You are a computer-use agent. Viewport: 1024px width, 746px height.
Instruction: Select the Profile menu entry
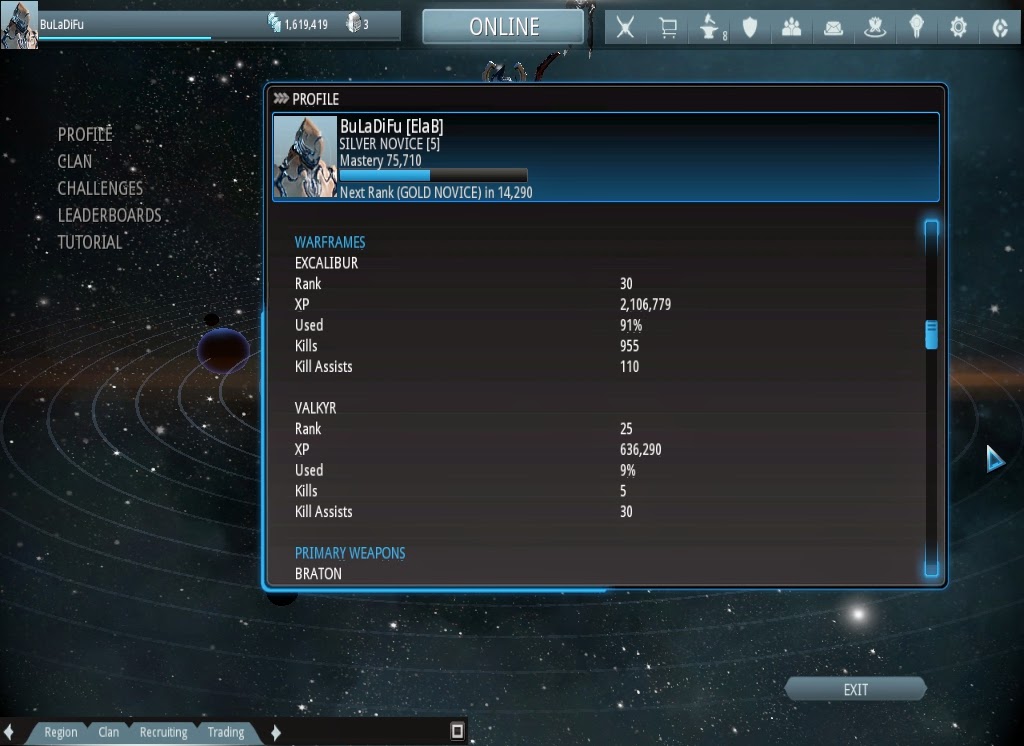click(x=85, y=134)
